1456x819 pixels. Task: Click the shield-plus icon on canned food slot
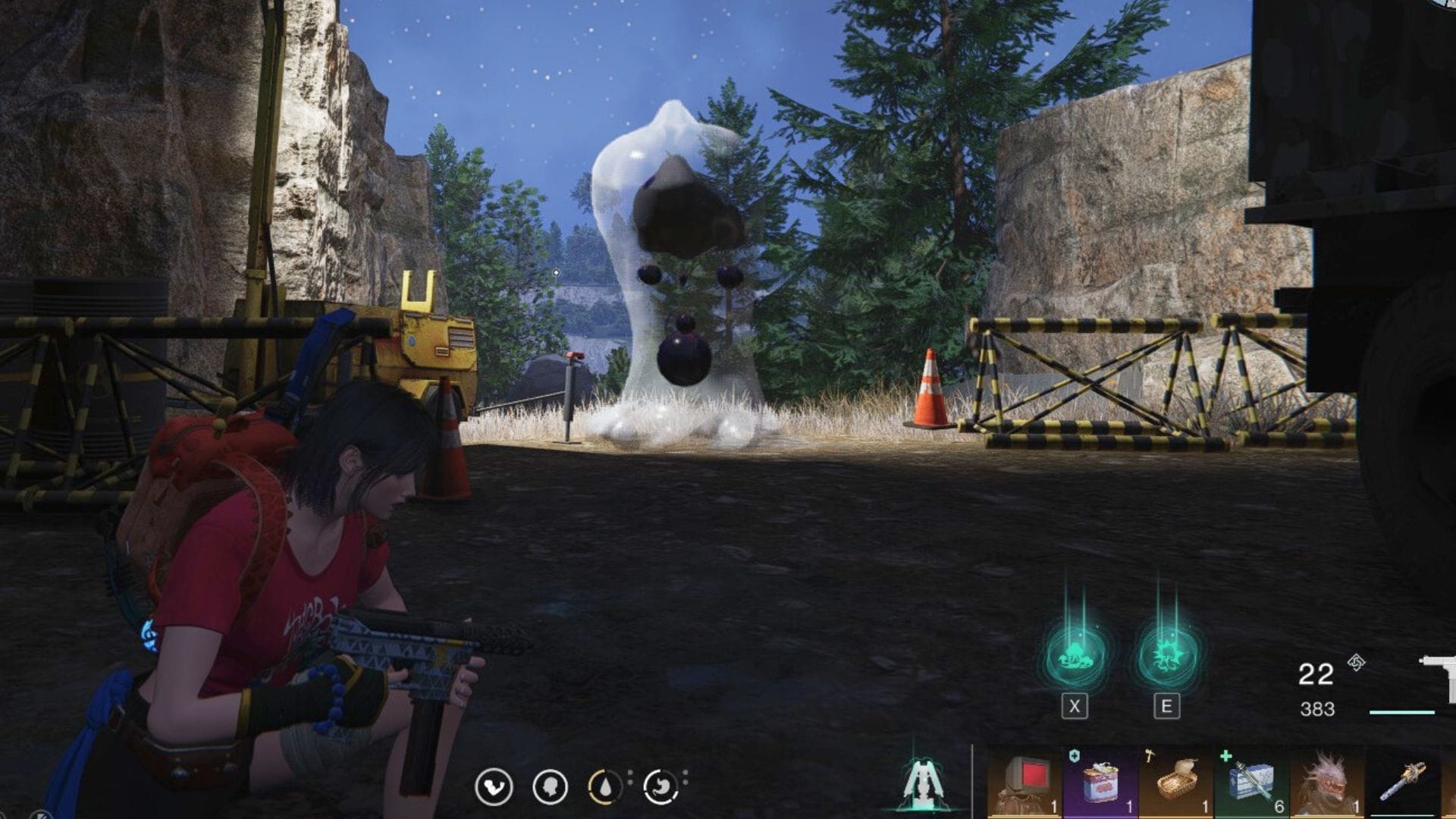1074,755
